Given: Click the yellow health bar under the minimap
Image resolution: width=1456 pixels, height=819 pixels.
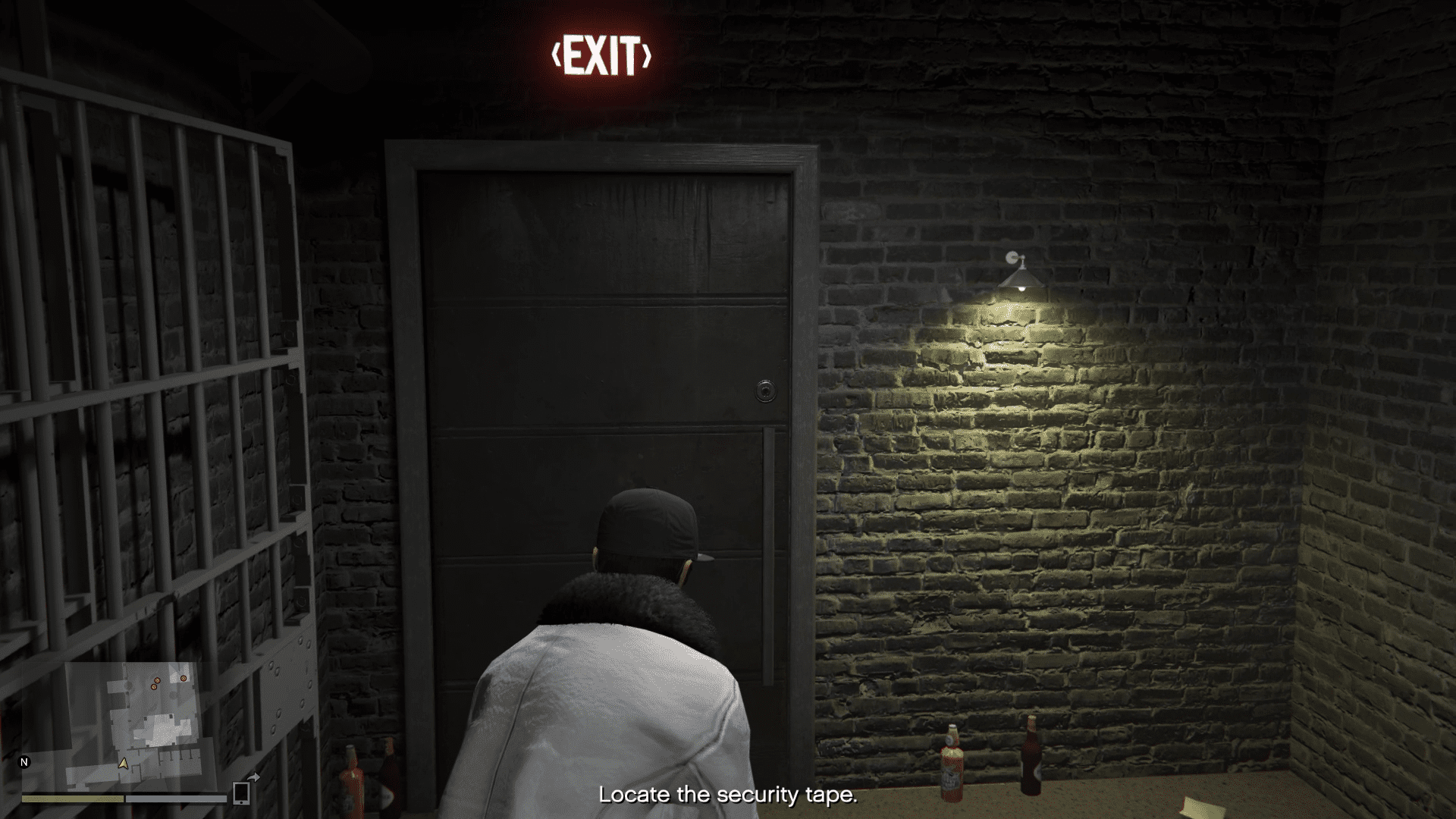Looking at the screenshot, I should 73,799.
